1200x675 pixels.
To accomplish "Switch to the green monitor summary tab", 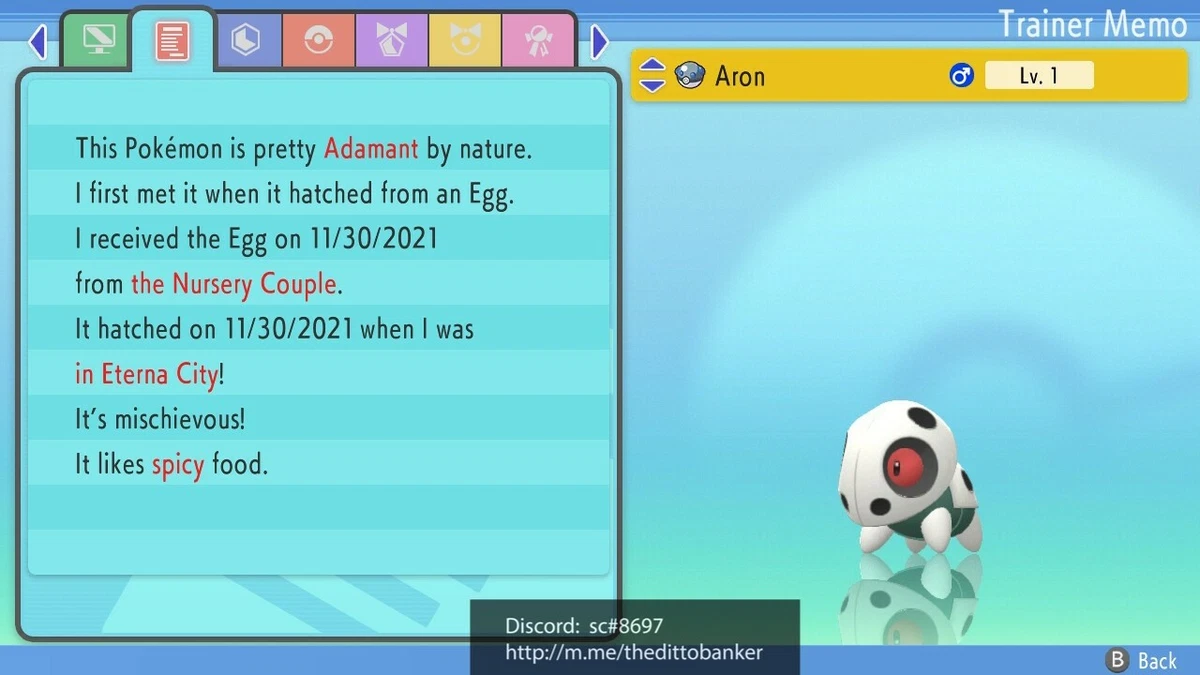I will 98,41.
